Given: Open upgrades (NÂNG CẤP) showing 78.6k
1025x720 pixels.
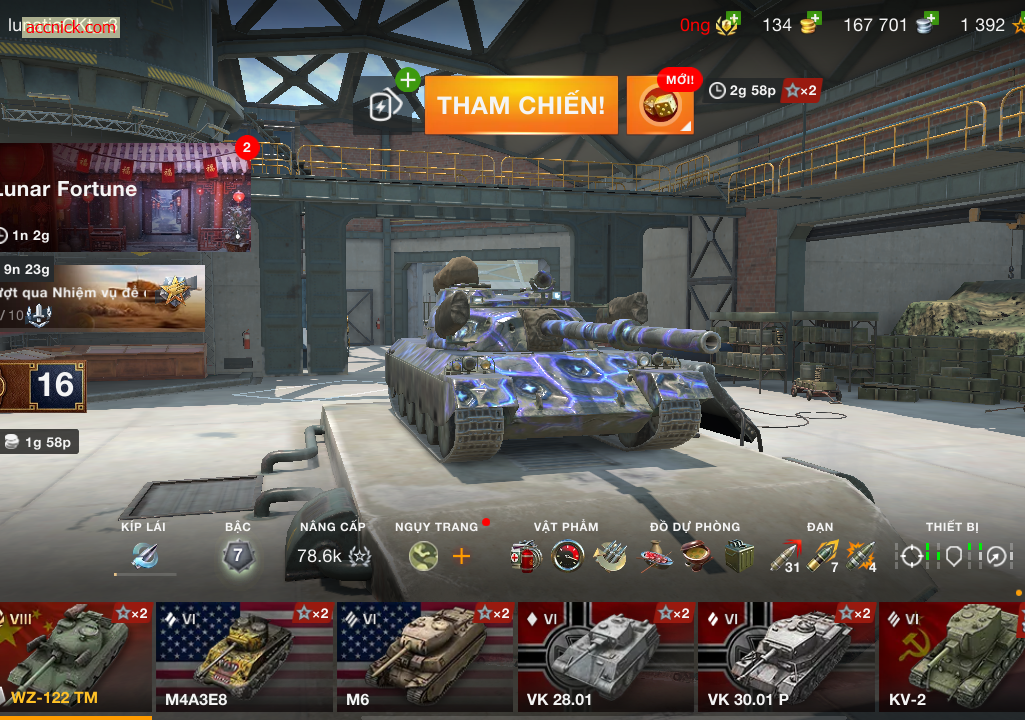Looking at the screenshot, I should coord(333,556).
